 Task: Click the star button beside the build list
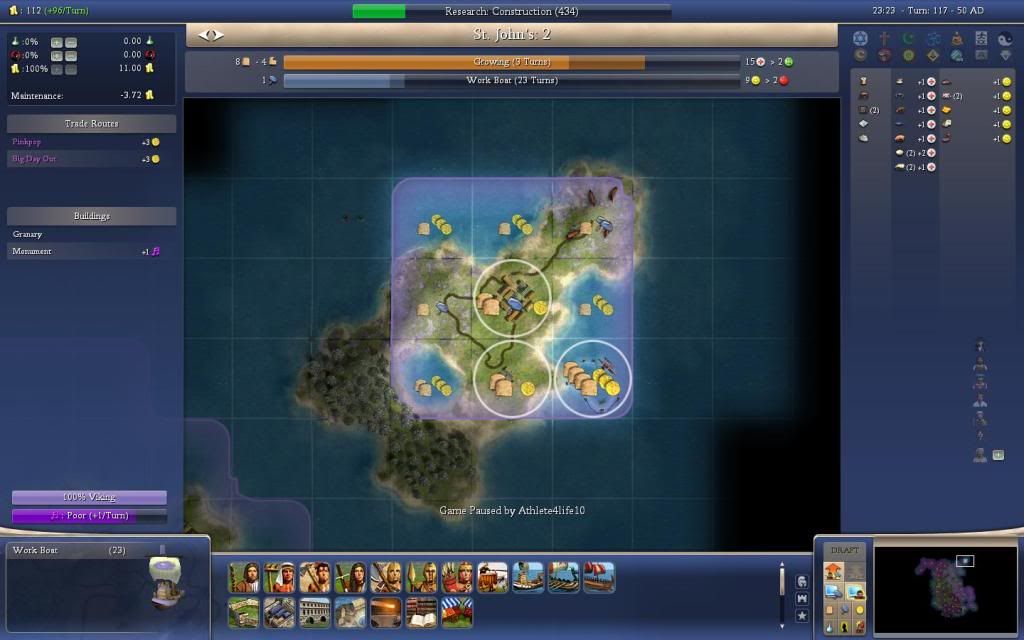click(x=801, y=616)
